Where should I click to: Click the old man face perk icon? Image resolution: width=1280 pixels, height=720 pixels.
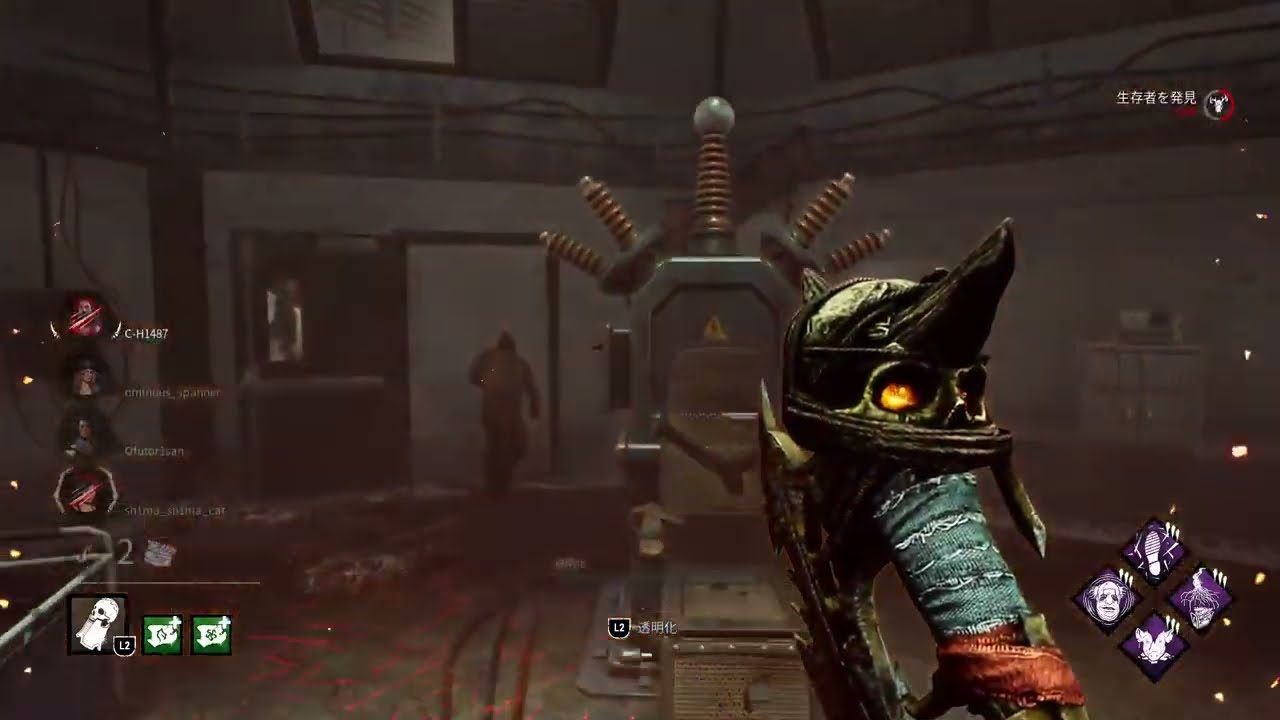click(x=1107, y=599)
